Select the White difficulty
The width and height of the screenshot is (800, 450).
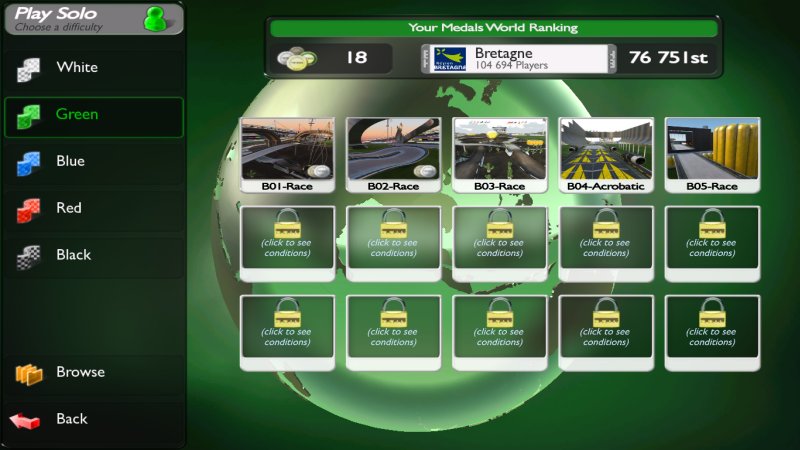pos(92,68)
